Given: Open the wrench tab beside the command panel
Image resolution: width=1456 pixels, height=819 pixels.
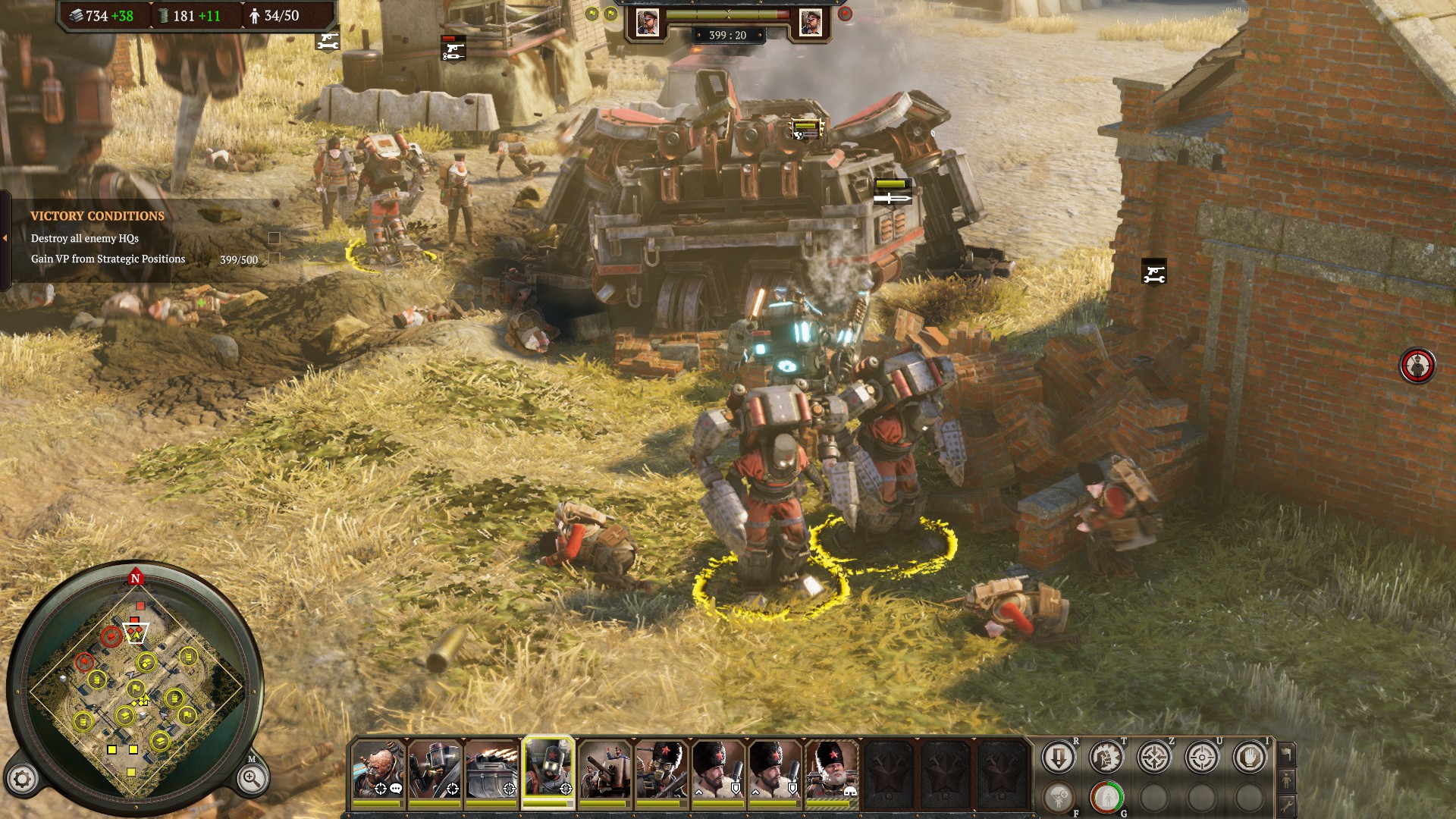Looking at the screenshot, I should (x=1286, y=805).
